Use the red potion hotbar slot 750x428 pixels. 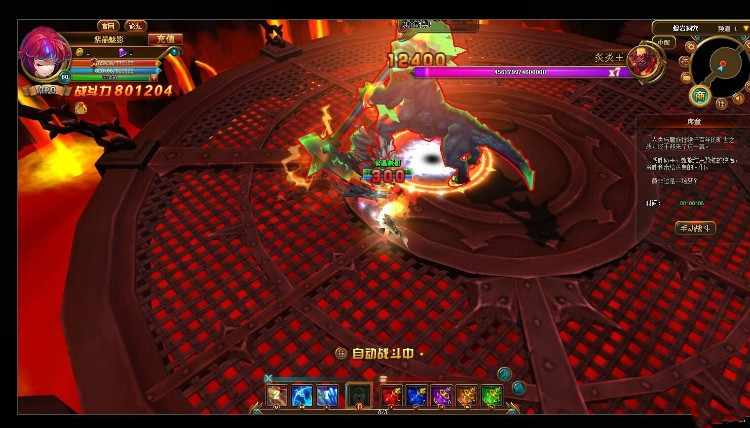click(393, 396)
